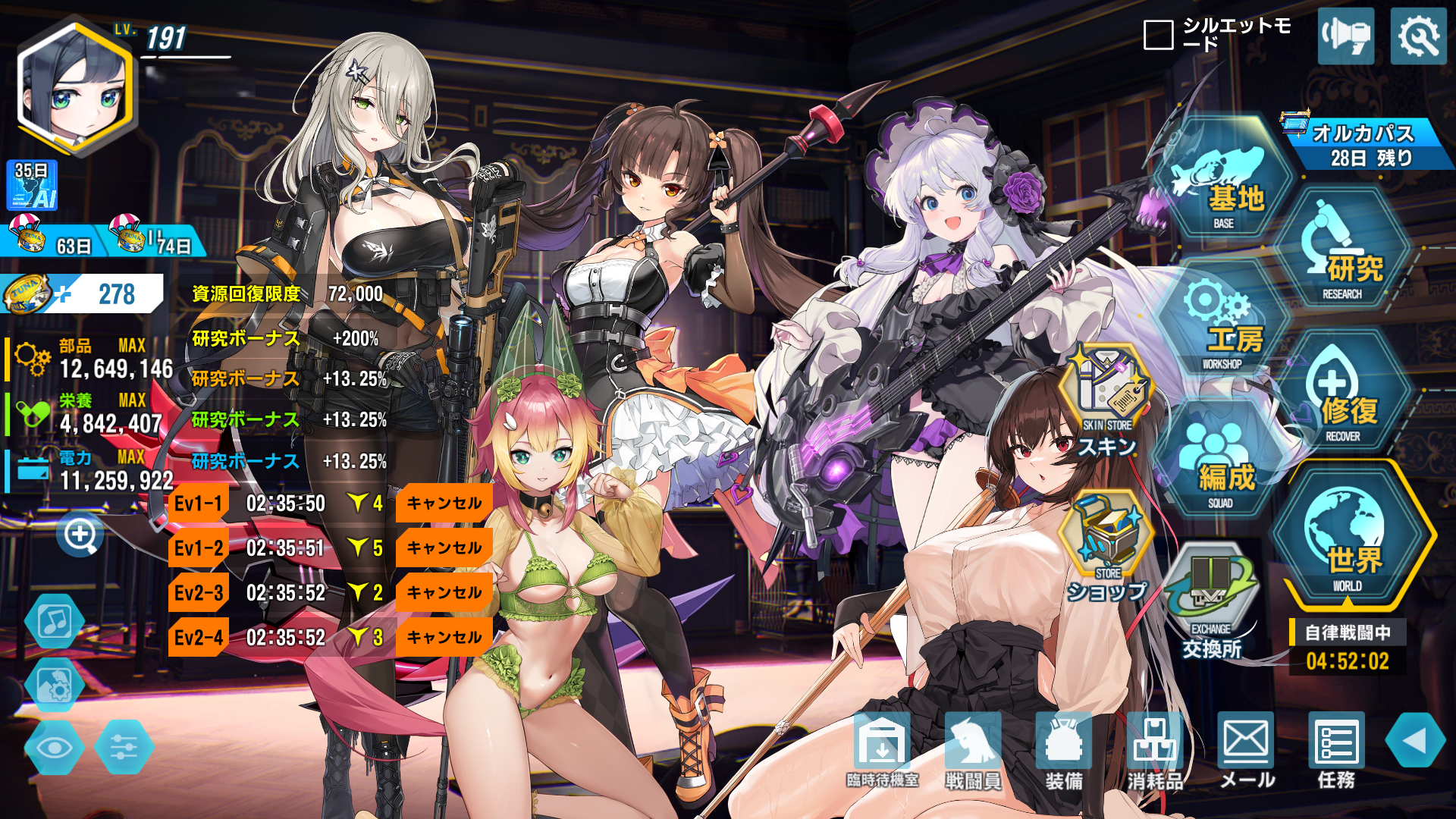Open the 交換所 EXCHANGE
The image size is (1456, 819).
[1211, 601]
